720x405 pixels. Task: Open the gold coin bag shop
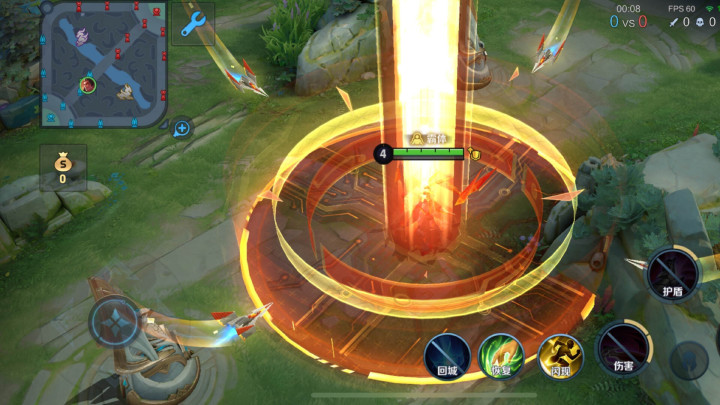(x=62, y=167)
